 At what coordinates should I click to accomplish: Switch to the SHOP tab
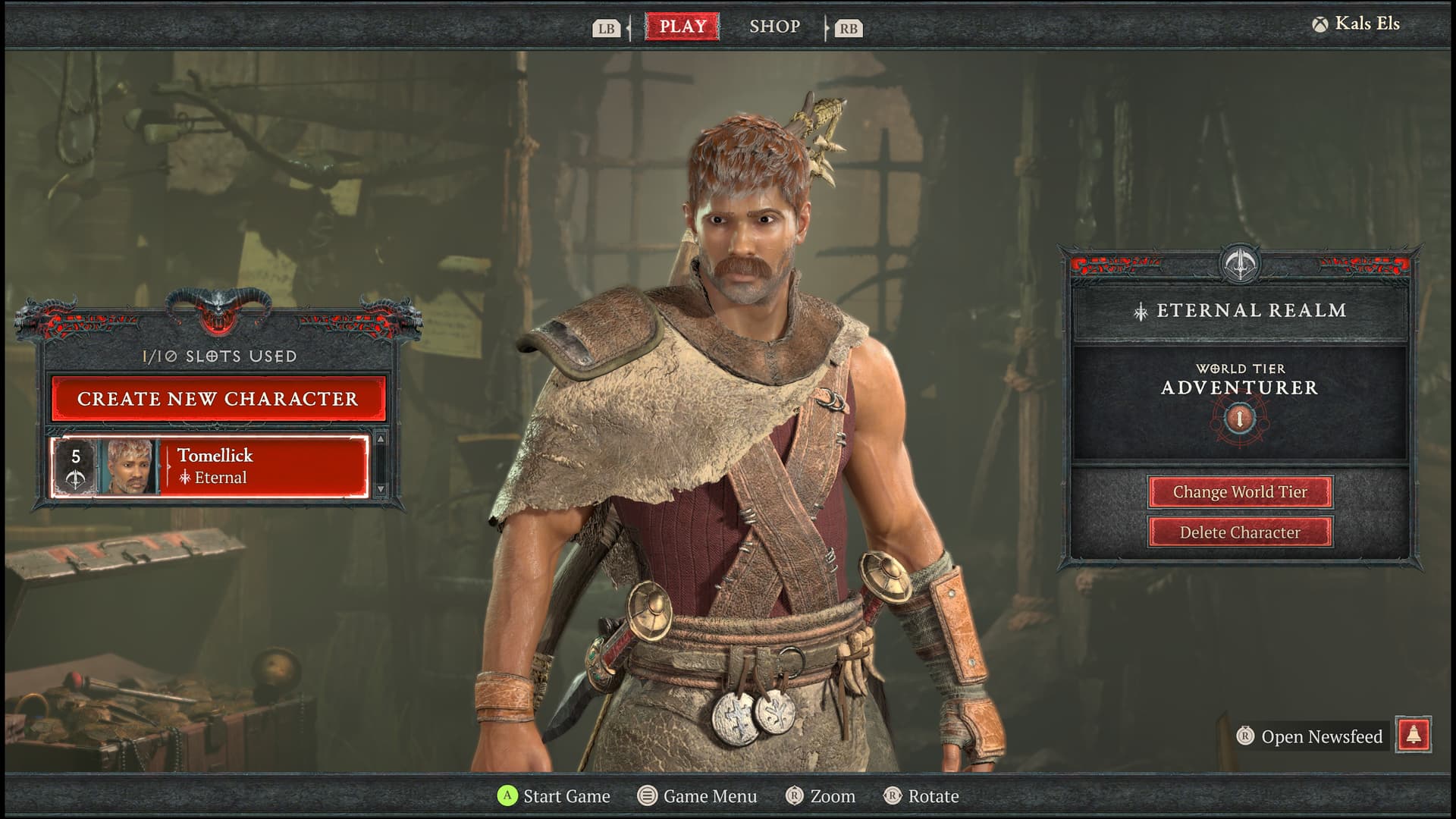774,27
